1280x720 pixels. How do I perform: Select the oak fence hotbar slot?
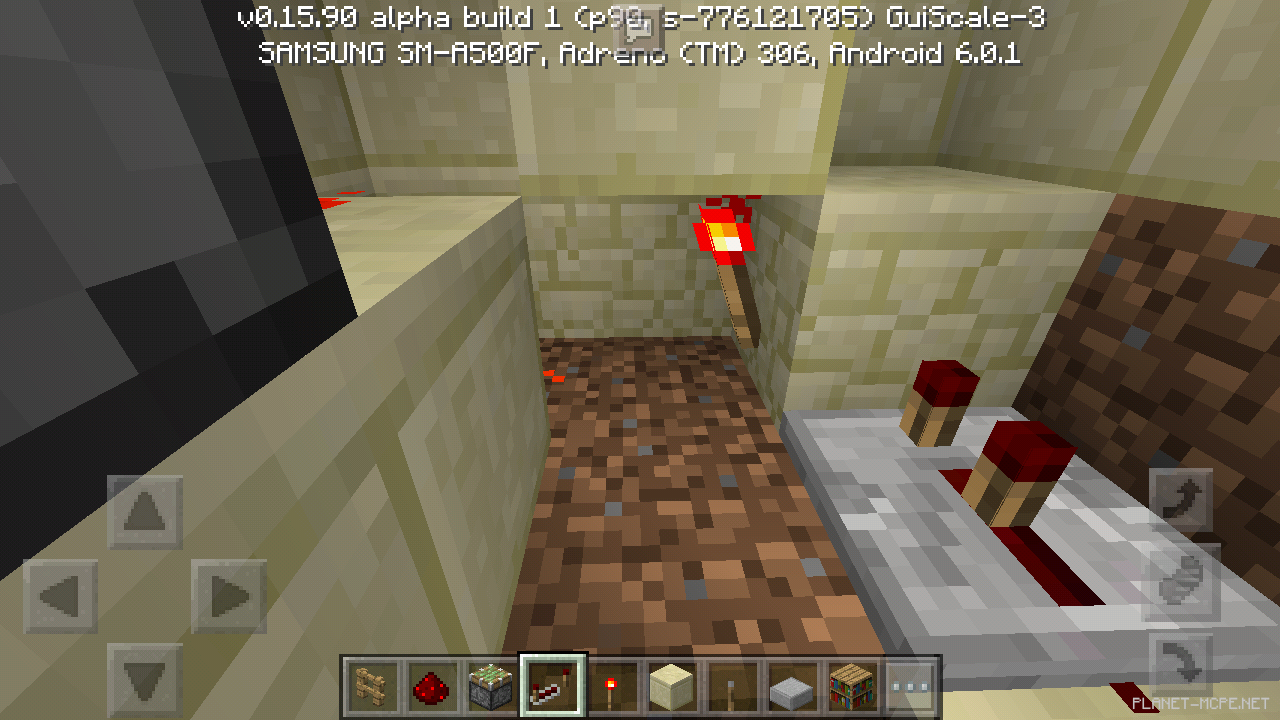pos(372,686)
